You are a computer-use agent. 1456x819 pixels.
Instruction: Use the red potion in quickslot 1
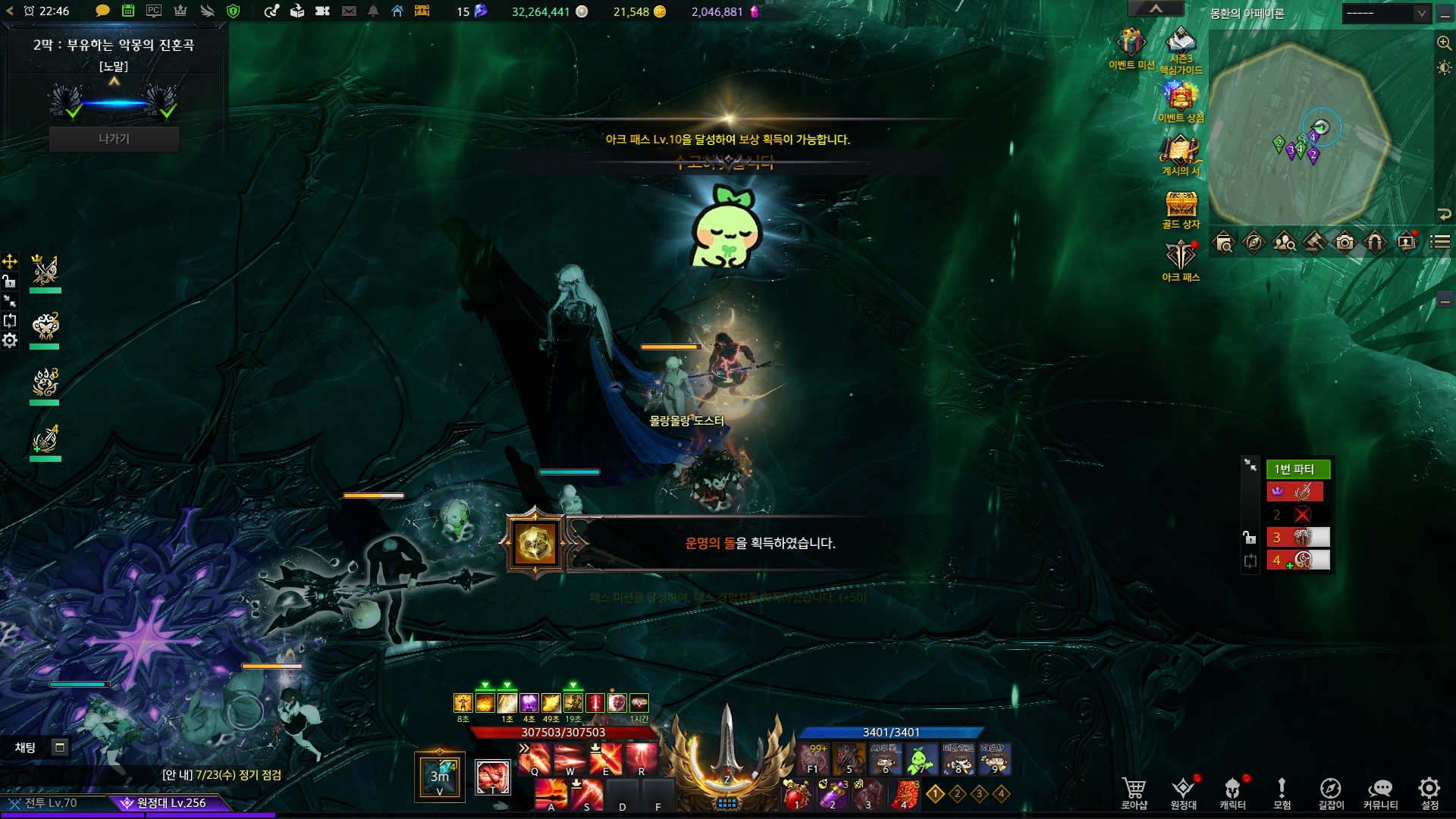click(797, 795)
